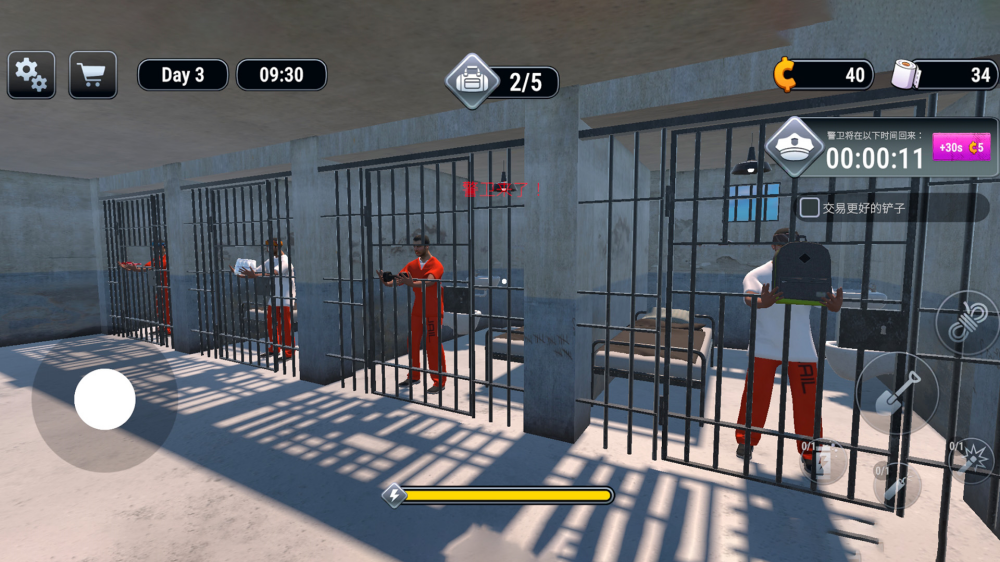Use the rope action button

(x=968, y=323)
